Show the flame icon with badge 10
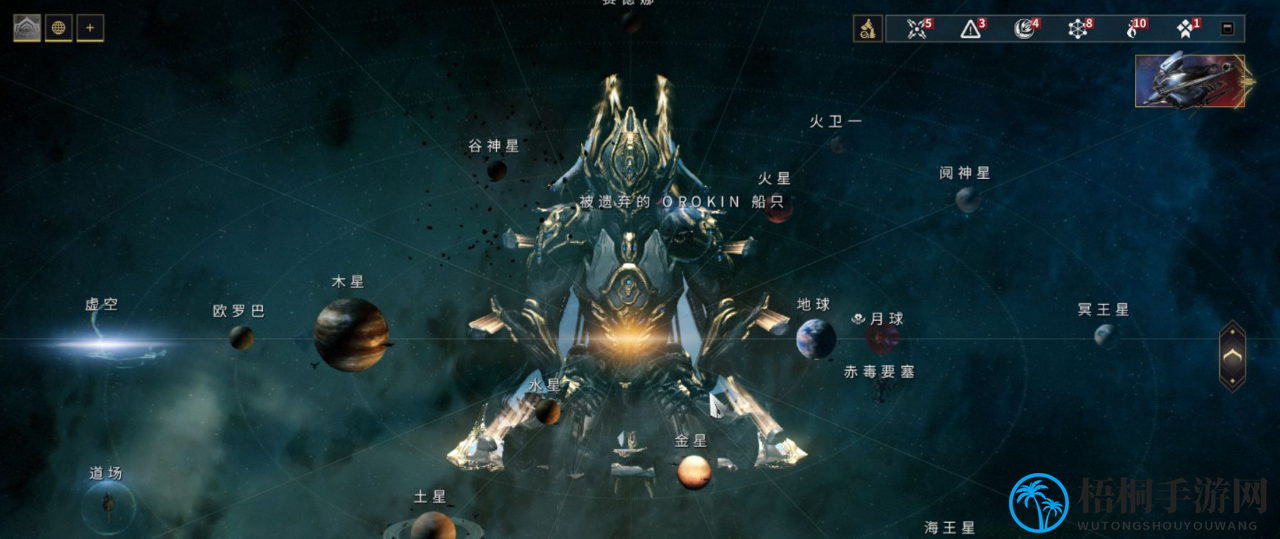Image resolution: width=1280 pixels, height=539 pixels. pos(1132,29)
